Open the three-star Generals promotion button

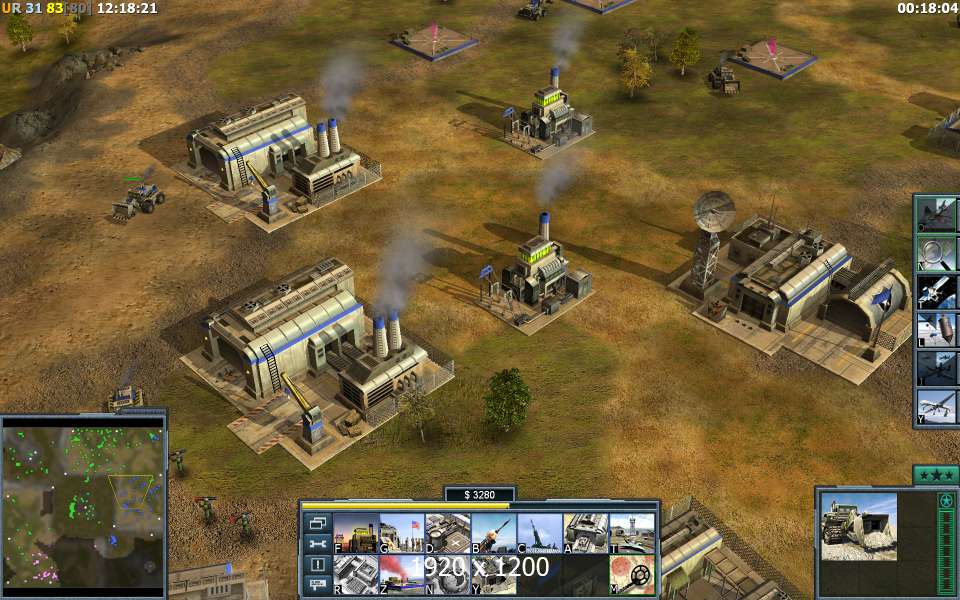(x=936, y=475)
